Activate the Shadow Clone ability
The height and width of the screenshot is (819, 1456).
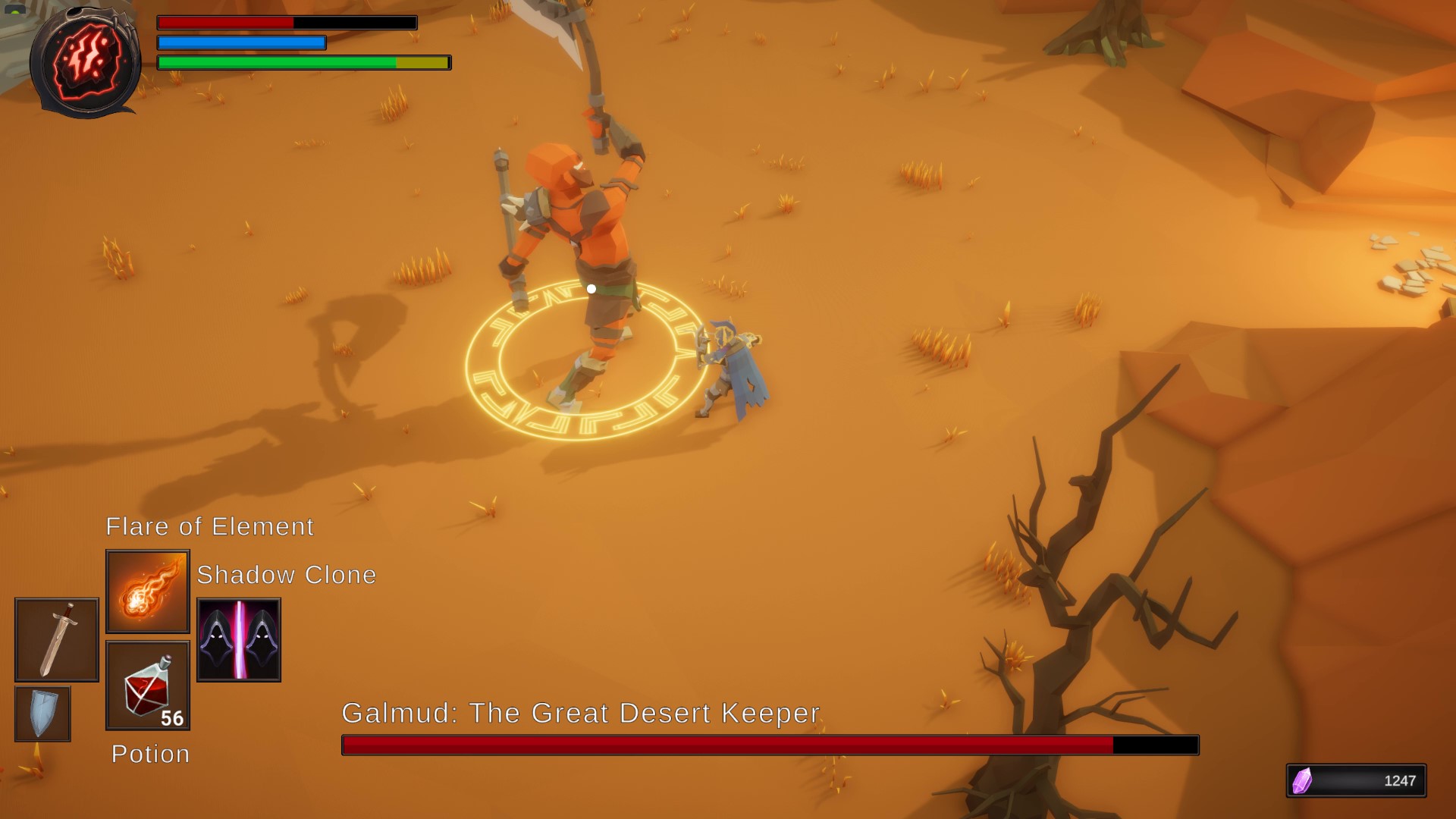[239, 639]
